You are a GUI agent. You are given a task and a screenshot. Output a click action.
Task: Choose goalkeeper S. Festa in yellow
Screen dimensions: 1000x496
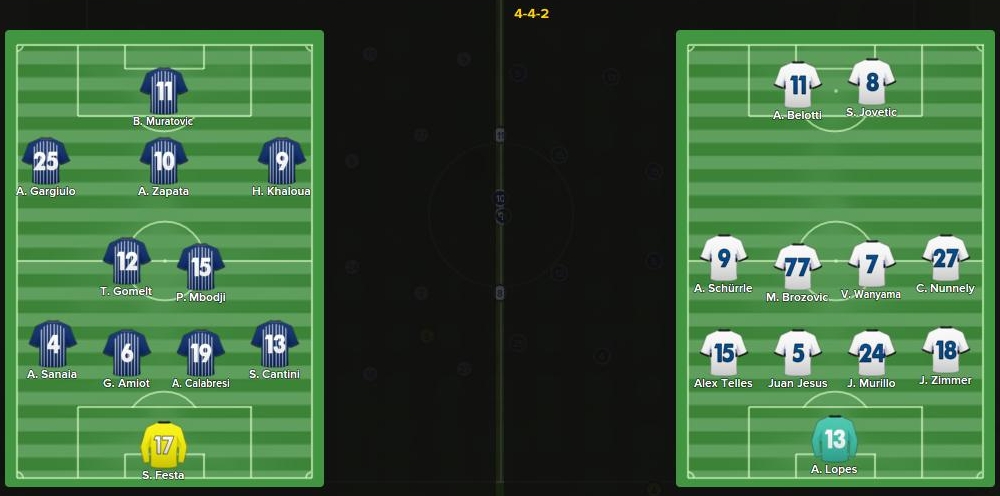(x=164, y=445)
